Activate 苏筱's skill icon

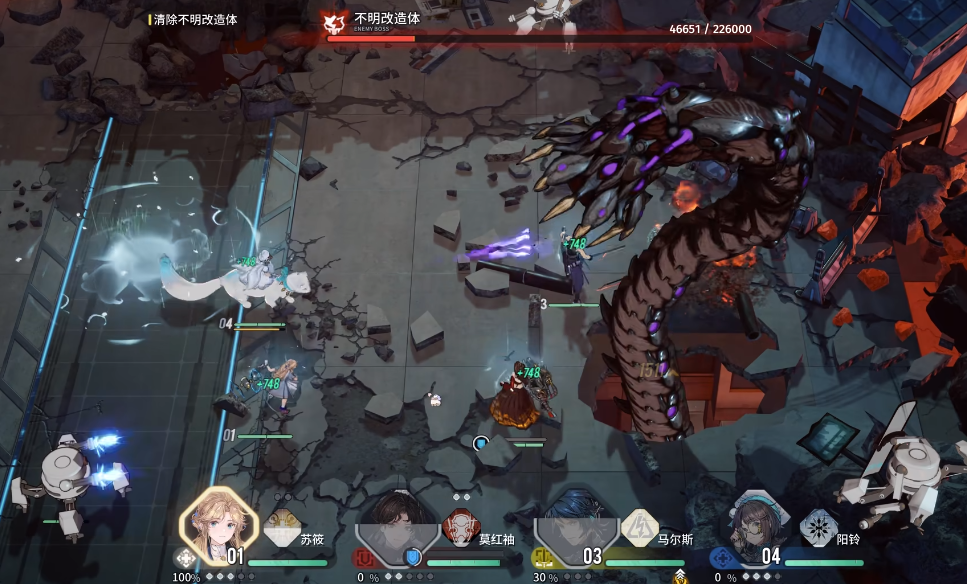tap(281, 526)
